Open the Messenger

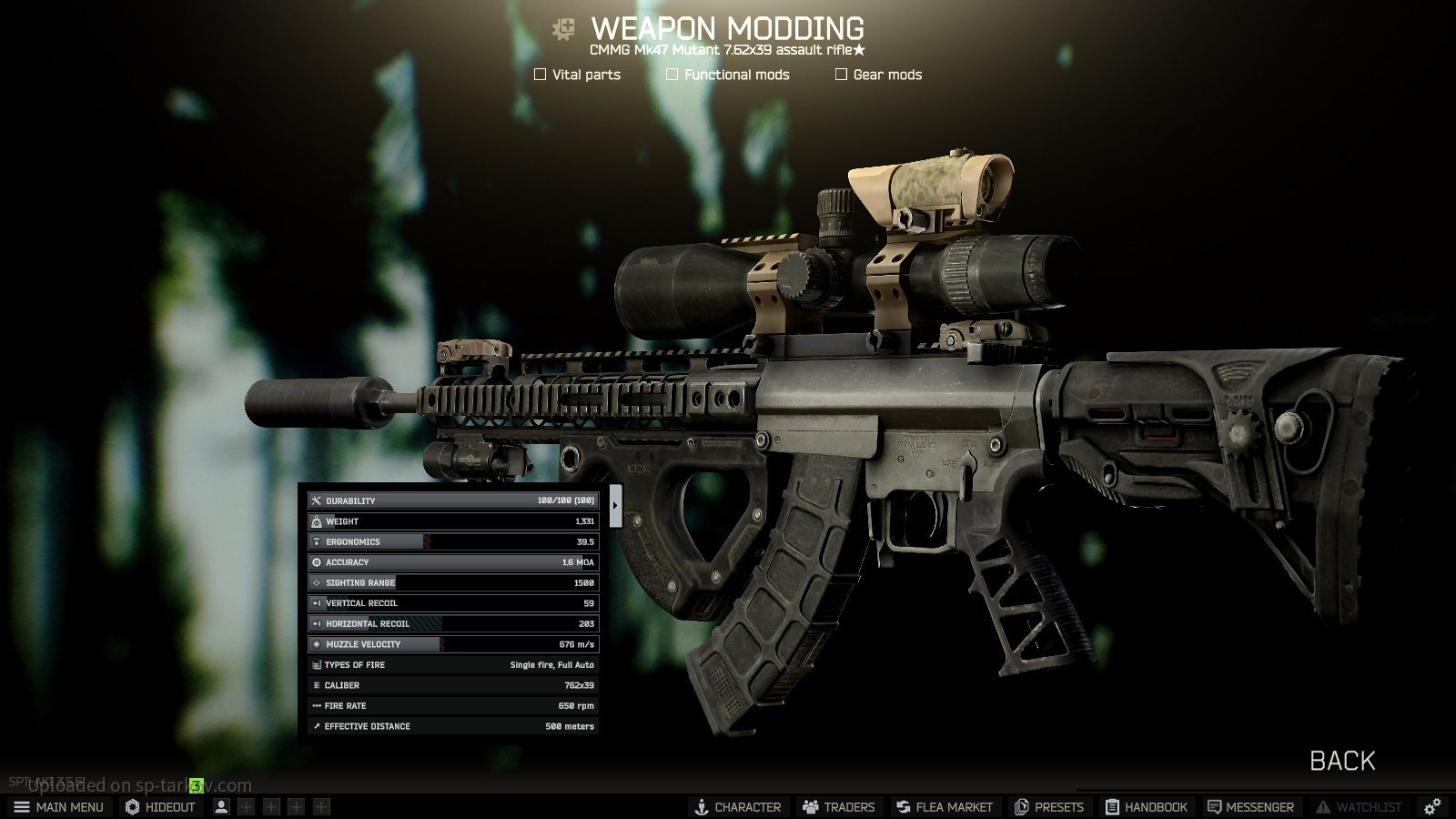pos(1250,807)
